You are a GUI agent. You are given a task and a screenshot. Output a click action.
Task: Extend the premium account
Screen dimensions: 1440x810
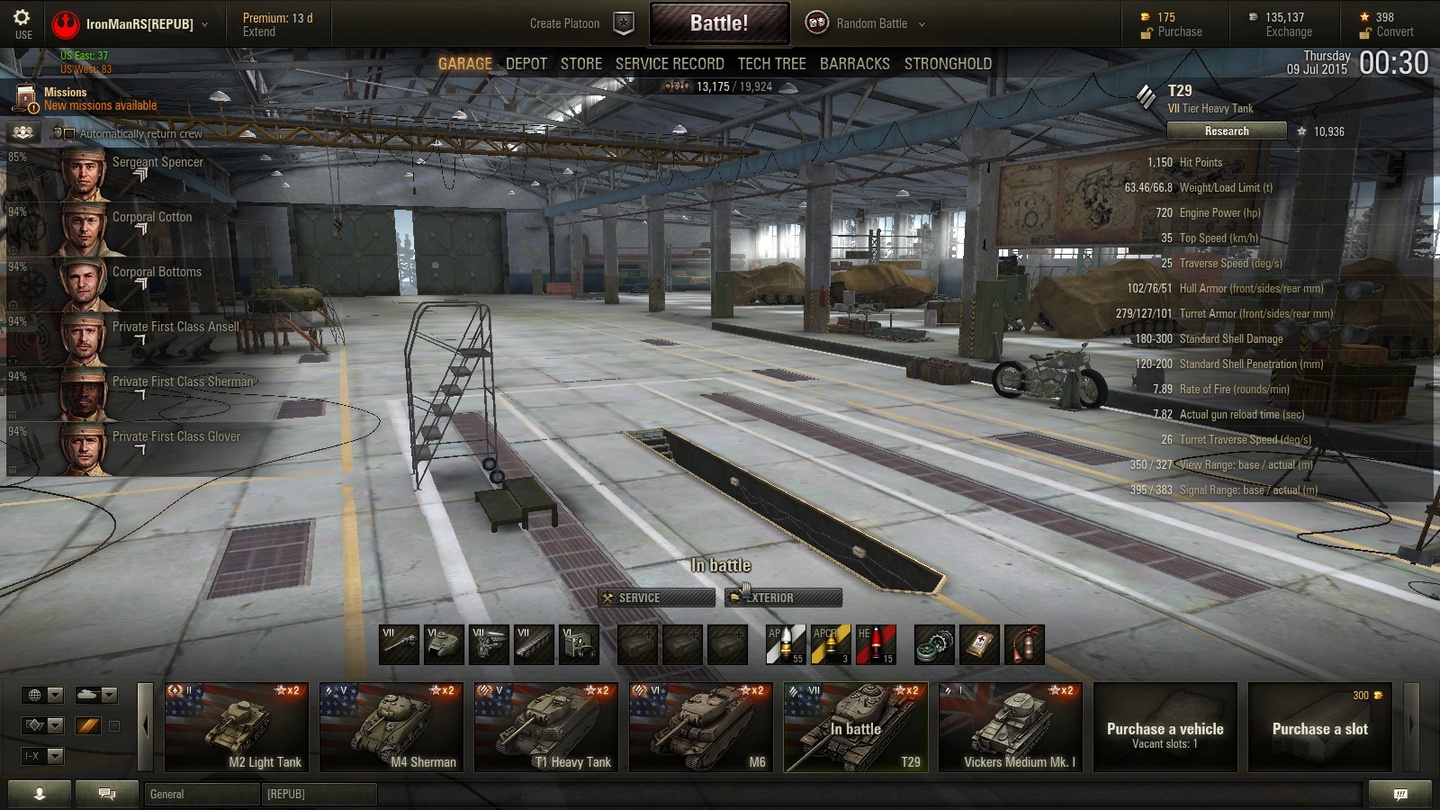tap(259, 32)
